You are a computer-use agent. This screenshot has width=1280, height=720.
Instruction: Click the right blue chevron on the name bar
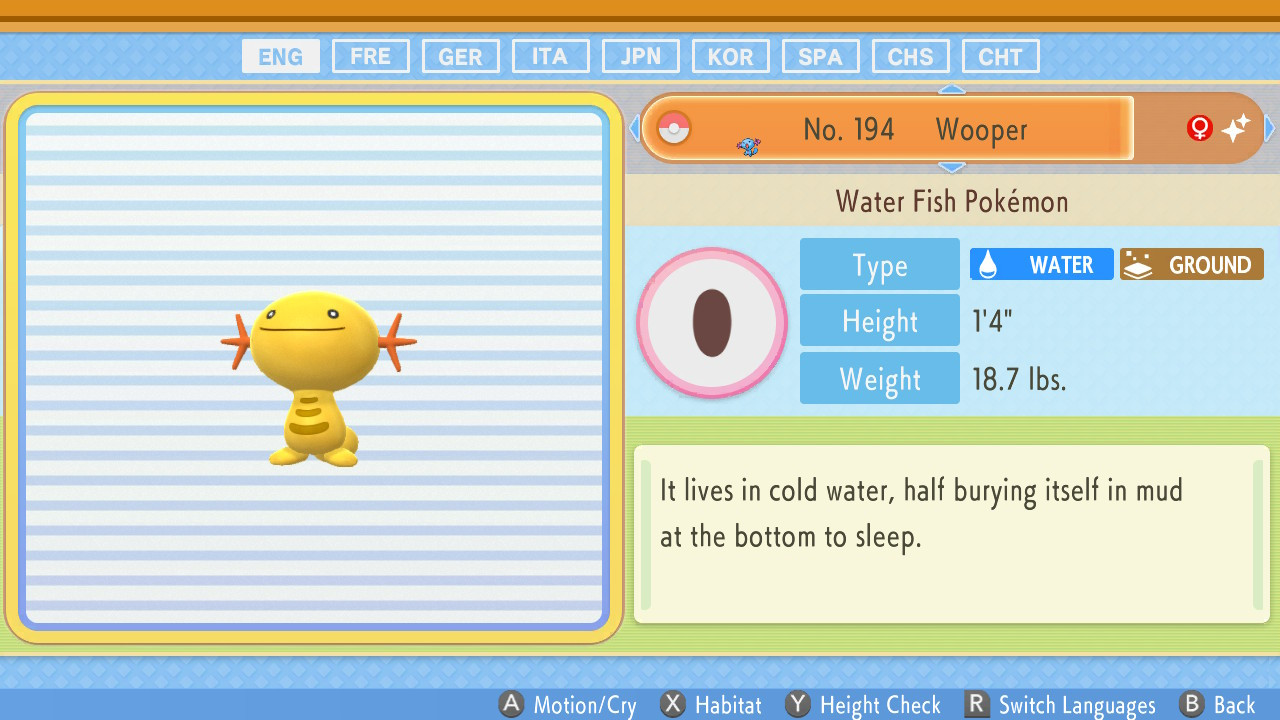[x=1268, y=128]
